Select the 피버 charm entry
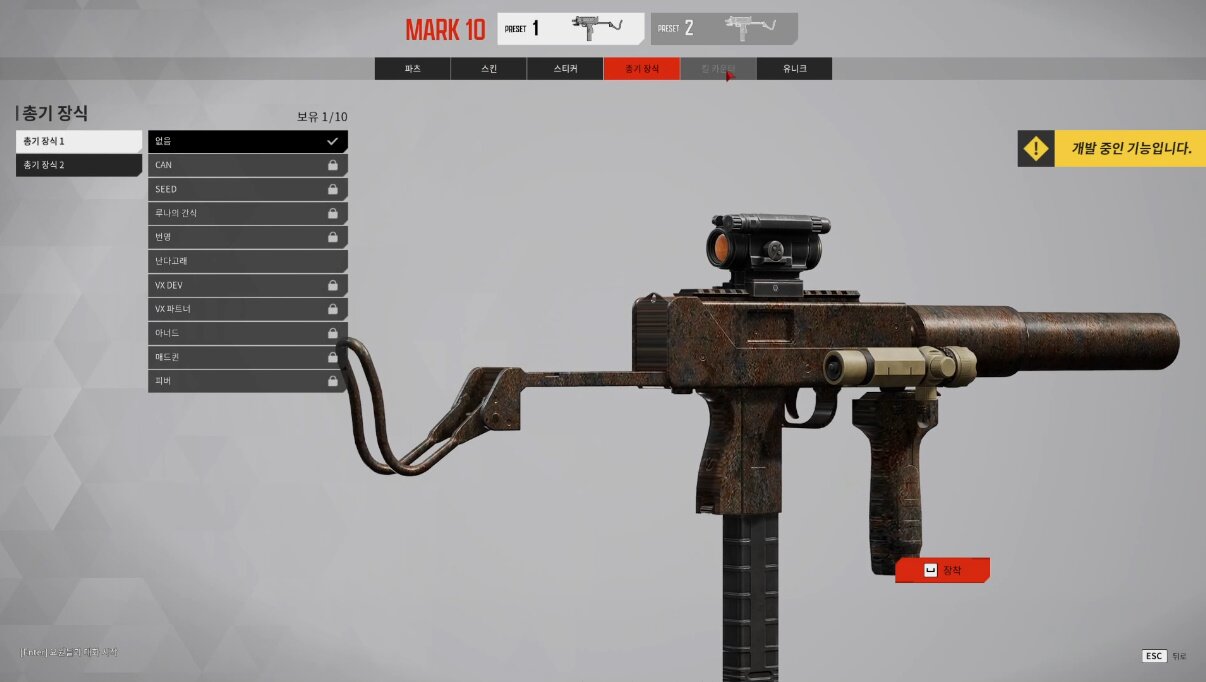The width and height of the screenshot is (1206, 682). tap(247, 381)
